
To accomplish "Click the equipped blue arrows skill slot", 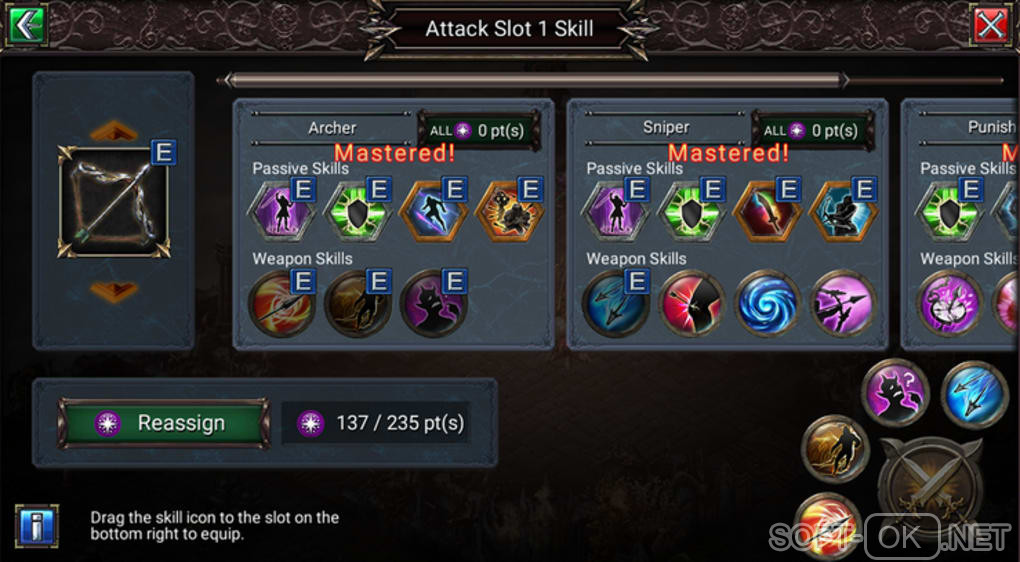I will (x=974, y=393).
